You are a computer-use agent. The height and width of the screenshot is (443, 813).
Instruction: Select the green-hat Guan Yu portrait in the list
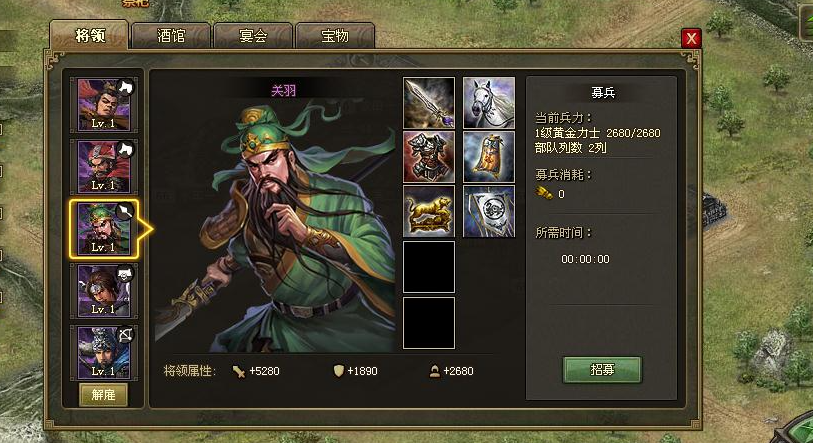tap(104, 228)
